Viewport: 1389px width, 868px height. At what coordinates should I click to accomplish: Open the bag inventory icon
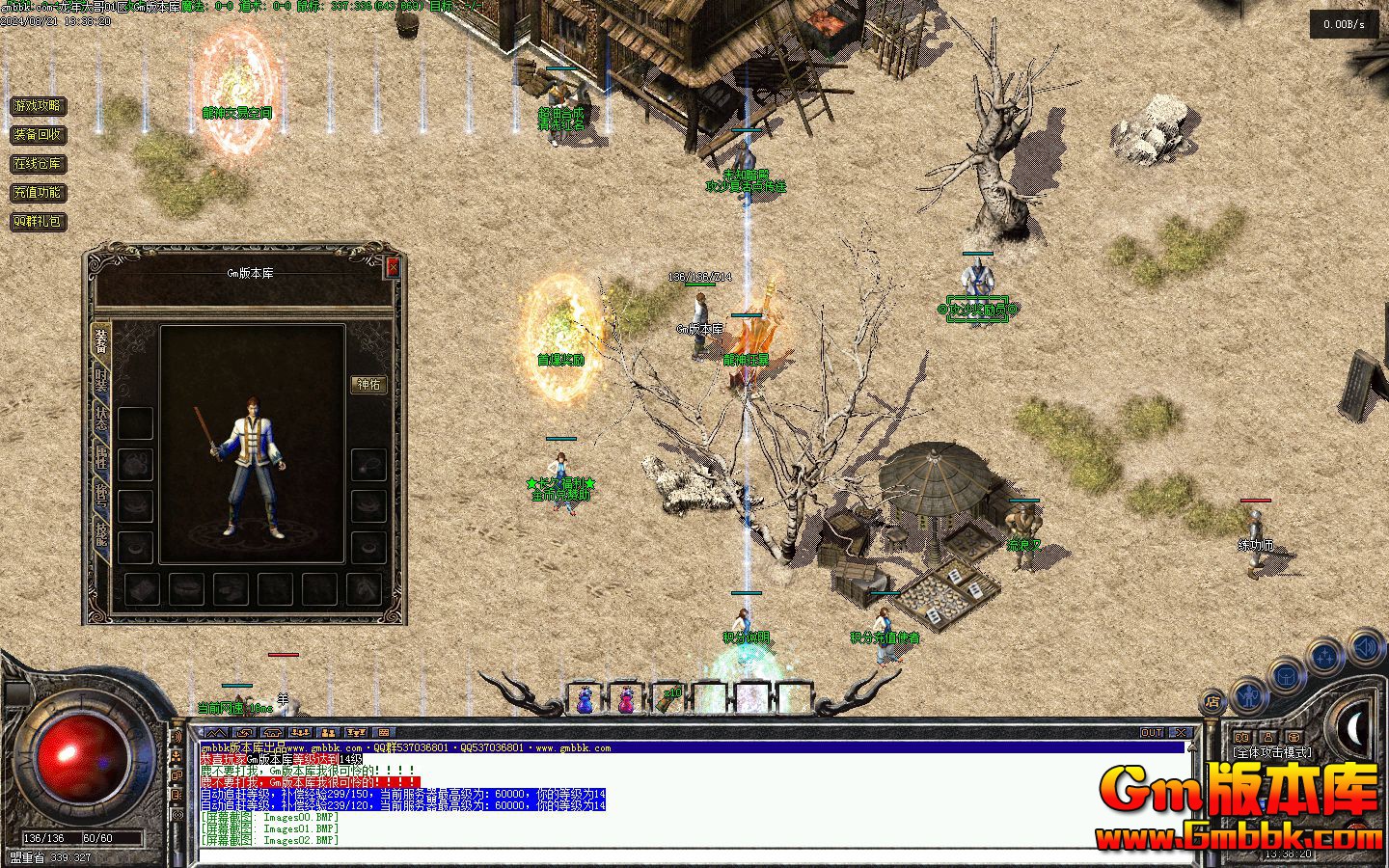click(1287, 675)
